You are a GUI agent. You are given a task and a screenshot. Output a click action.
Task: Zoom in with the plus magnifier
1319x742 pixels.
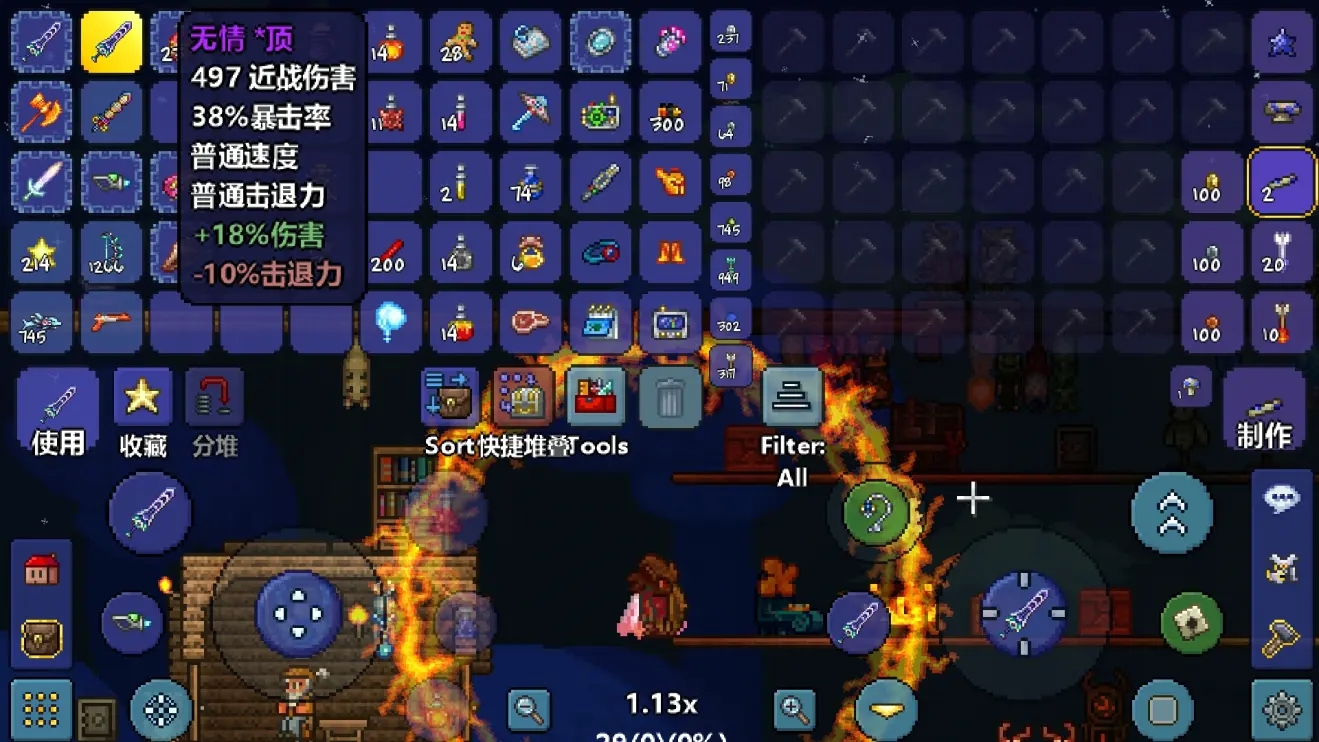pos(795,709)
